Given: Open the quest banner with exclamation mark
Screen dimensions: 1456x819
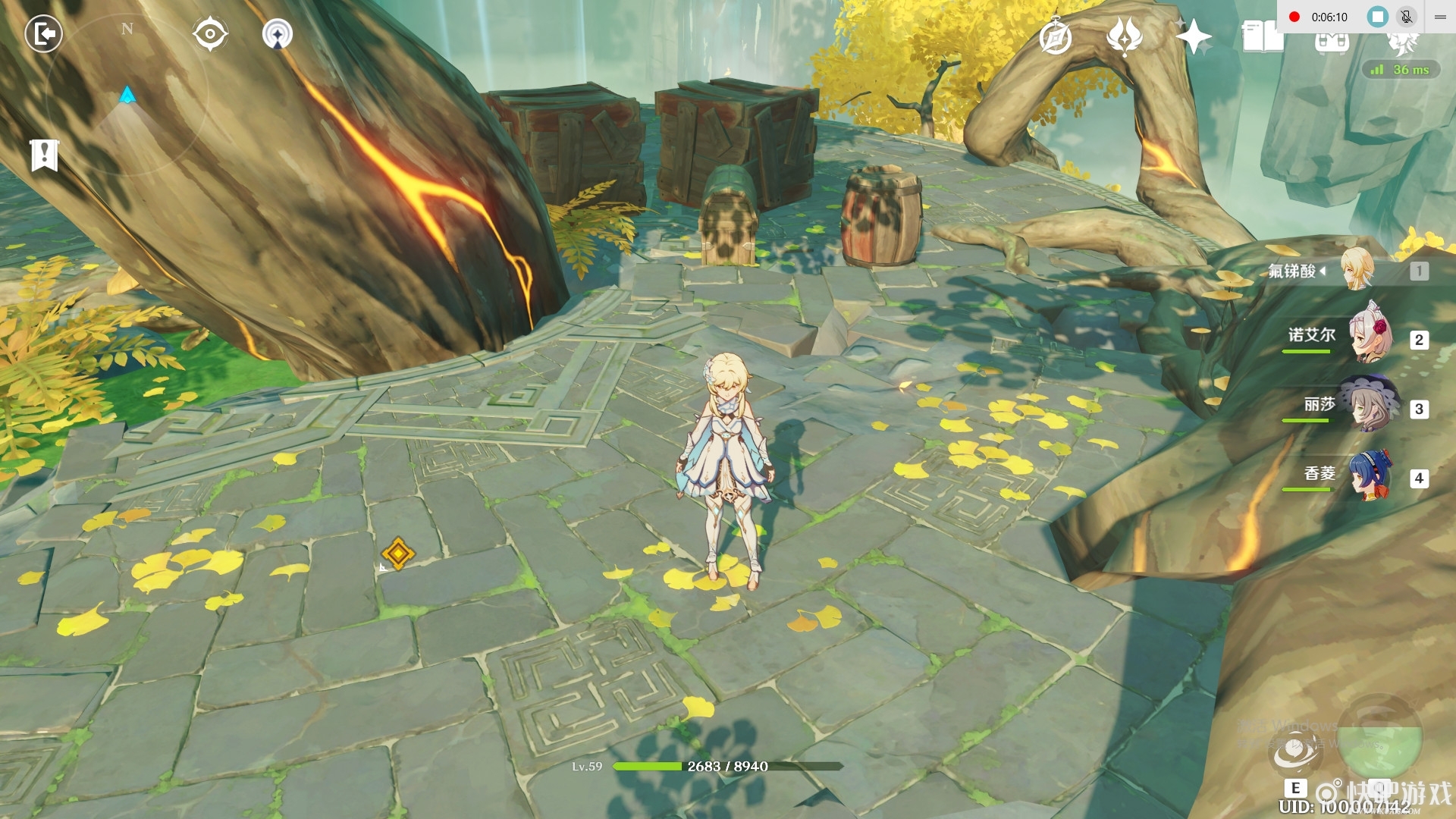Looking at the screenshot, I should [x=45, y=155].
